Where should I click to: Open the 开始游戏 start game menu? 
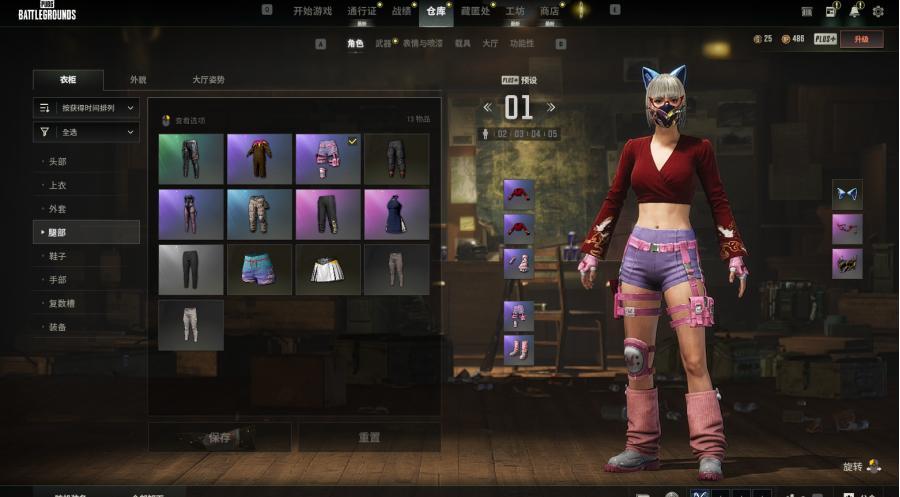tap(312, 11)
